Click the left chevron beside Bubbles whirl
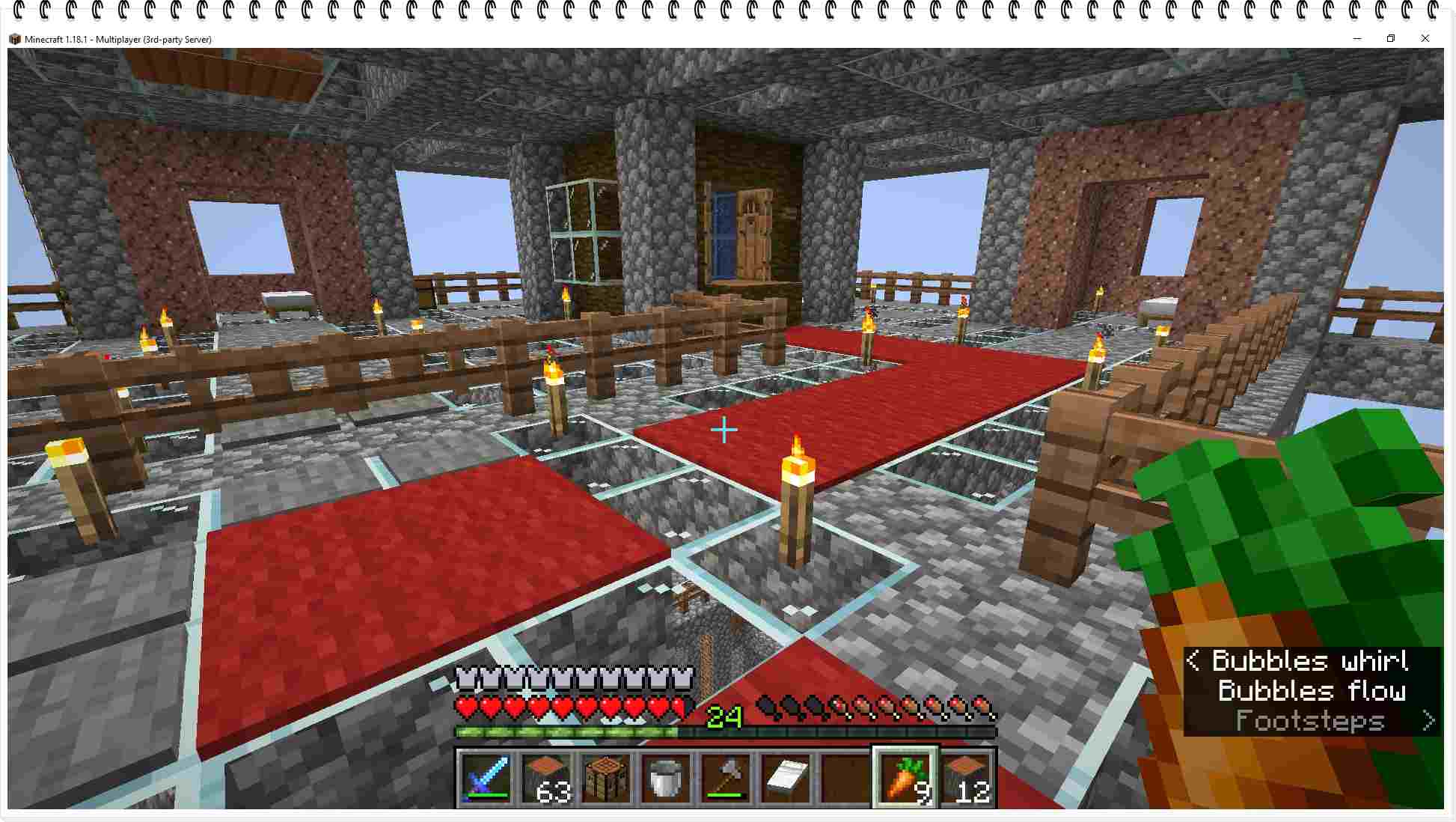The image size is (1456, 822). click(1194, 660)
